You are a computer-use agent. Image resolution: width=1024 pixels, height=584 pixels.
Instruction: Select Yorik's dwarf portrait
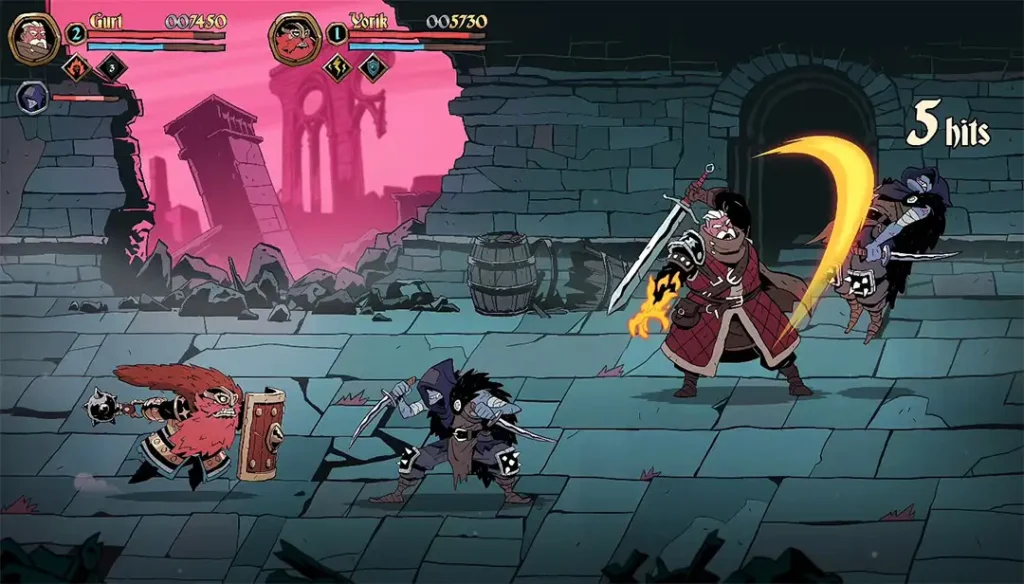point(294,38)
